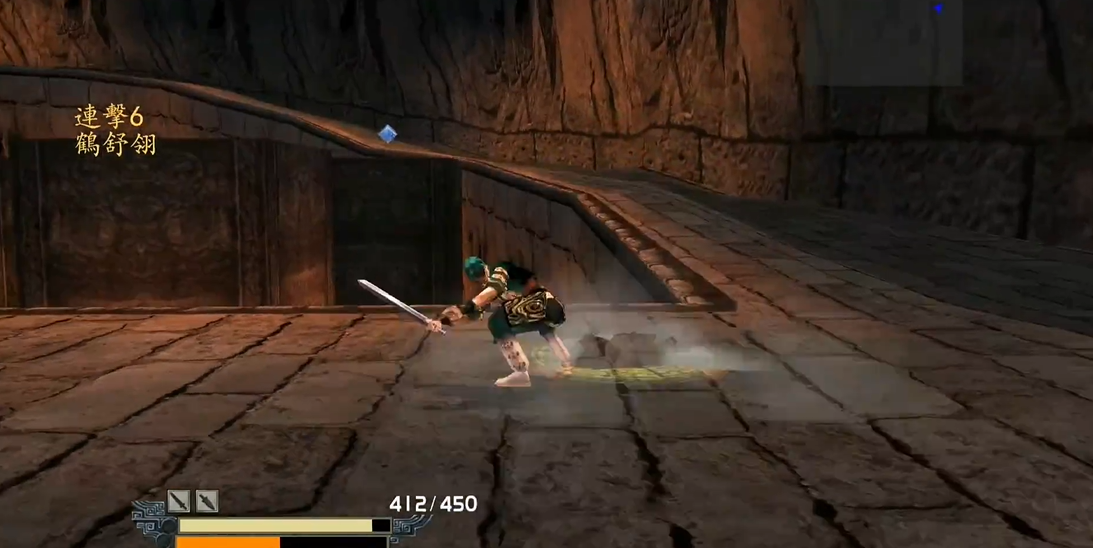Select the dagger weapon icon
This screenshot has width=1093, height=548.
207,501
